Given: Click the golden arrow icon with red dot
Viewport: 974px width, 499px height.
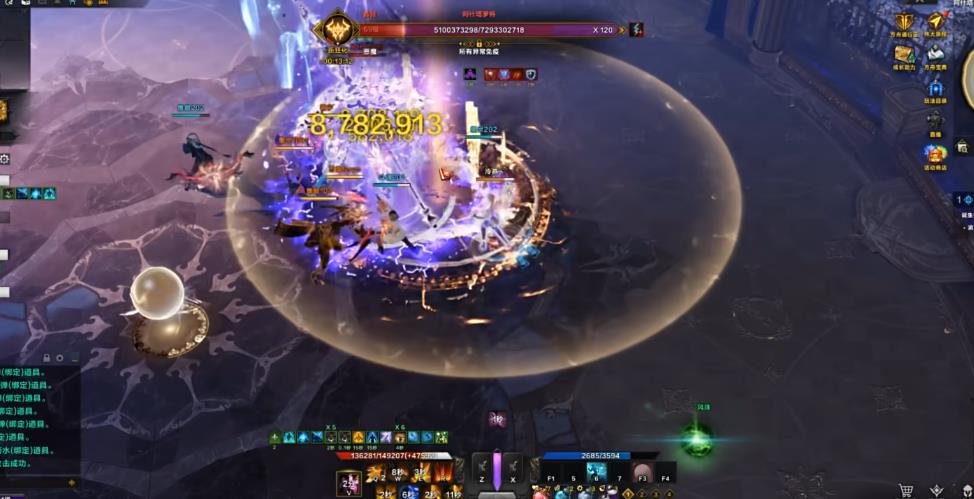Looking at the screenshot, I should tap(937, 21).
